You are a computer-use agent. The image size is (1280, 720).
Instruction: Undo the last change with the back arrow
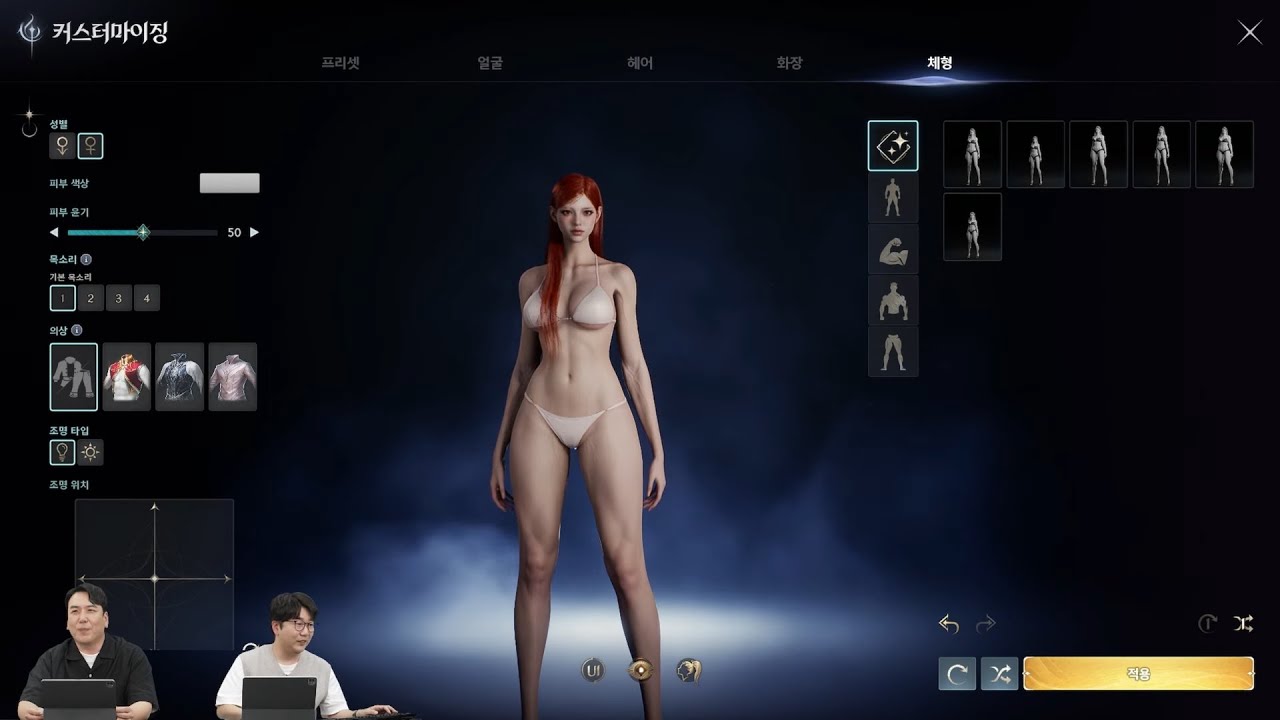(949, 624)
